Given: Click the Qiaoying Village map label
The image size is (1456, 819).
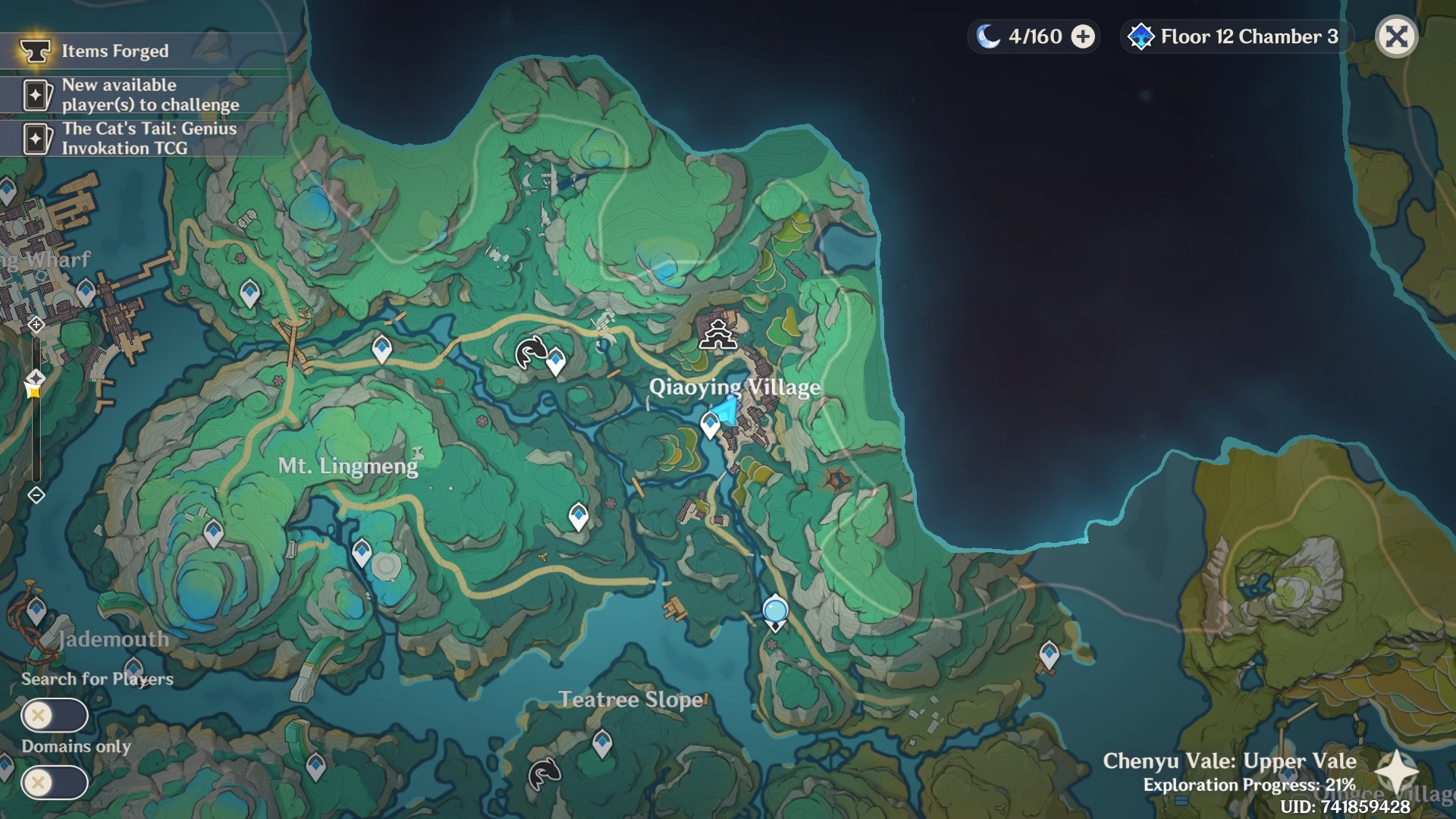Looking at the screenshot, I should pos(734,387).
